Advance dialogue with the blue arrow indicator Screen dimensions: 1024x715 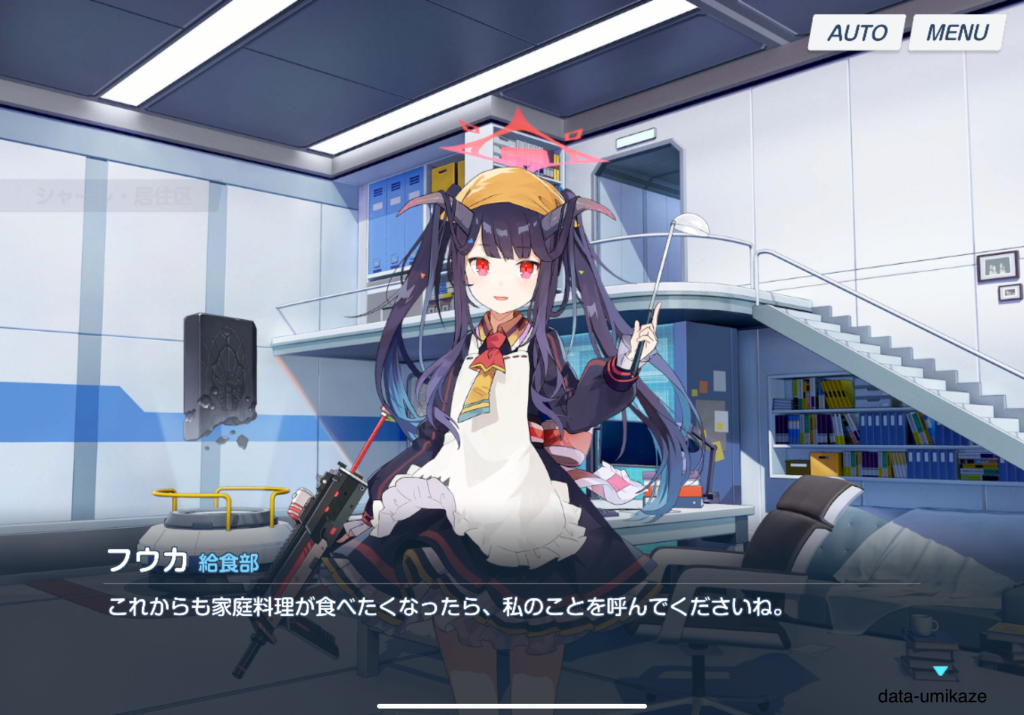pyautogui.click(x=939, y=671)
